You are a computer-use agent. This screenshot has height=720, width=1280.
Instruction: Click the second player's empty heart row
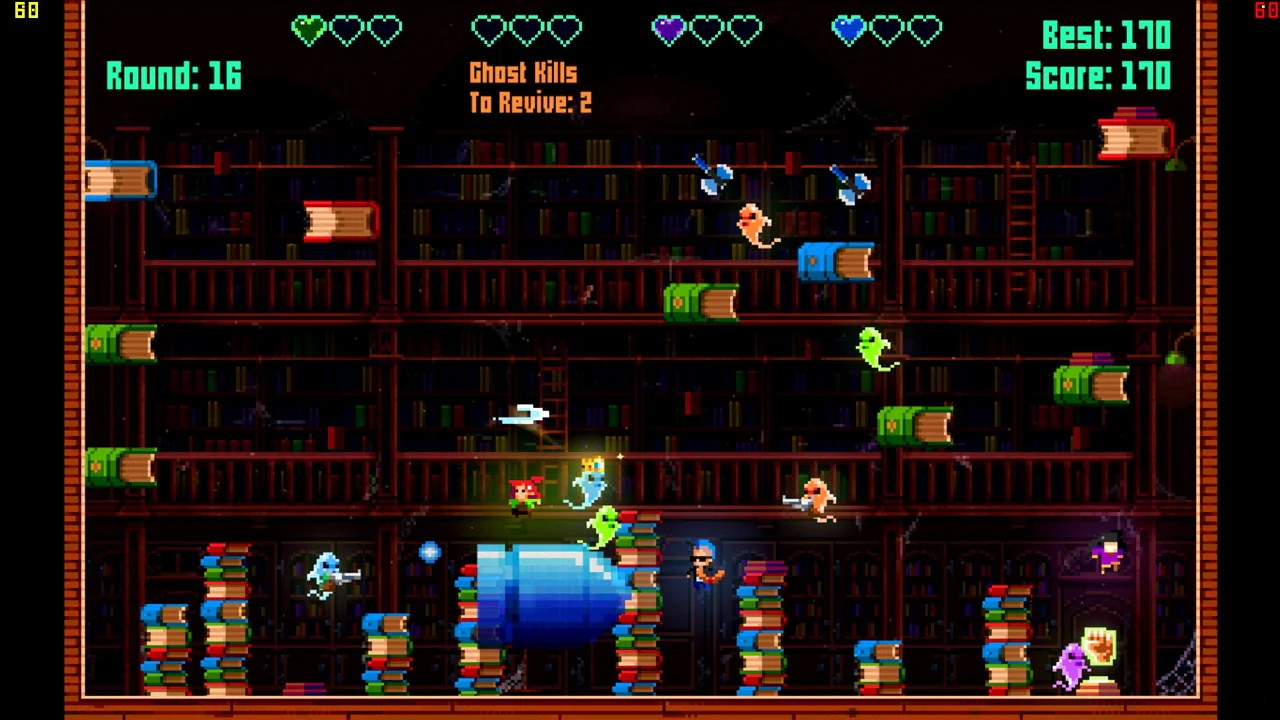pyautogui.click(x=527, y=30)
